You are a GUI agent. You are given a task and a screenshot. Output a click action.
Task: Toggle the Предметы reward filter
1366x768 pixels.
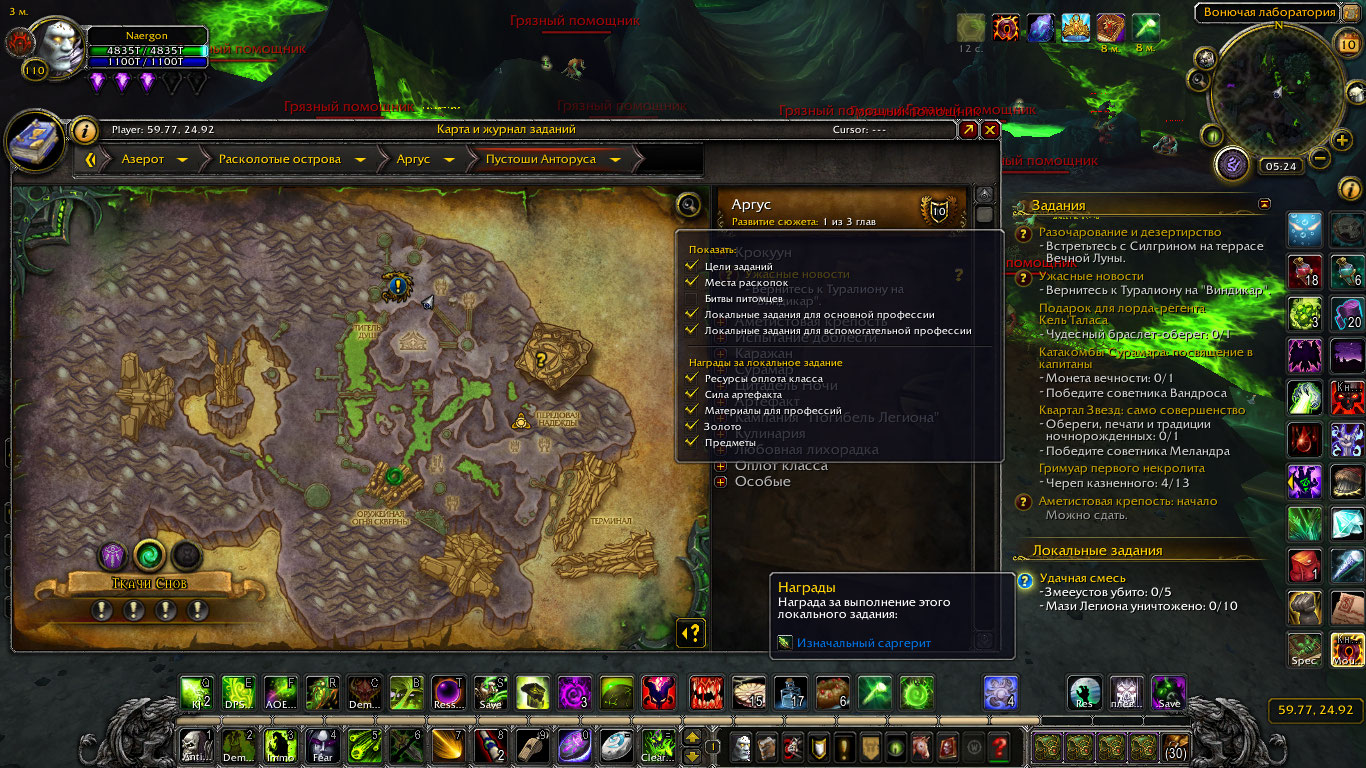691,442
